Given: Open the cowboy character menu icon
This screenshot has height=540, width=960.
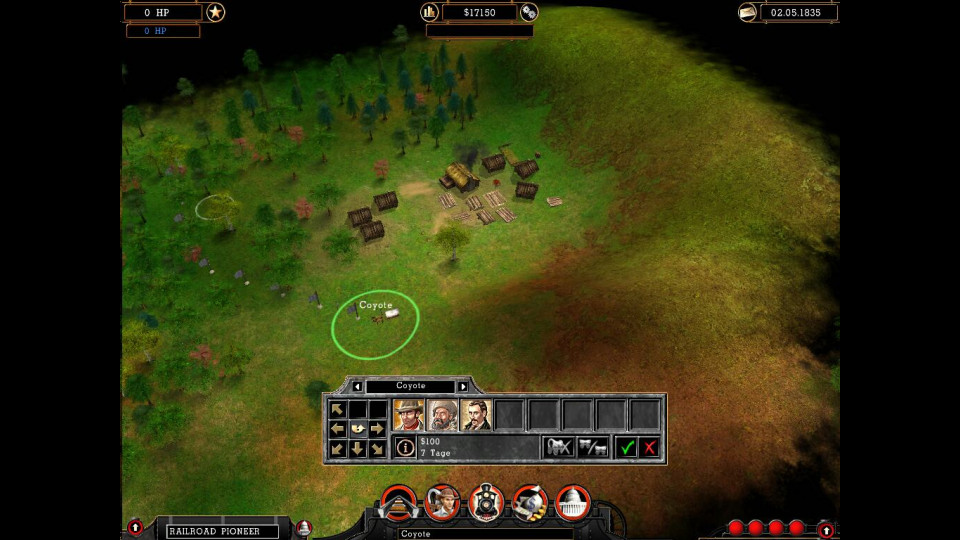Looking at the screenshot, I should (x=442, y=502).
